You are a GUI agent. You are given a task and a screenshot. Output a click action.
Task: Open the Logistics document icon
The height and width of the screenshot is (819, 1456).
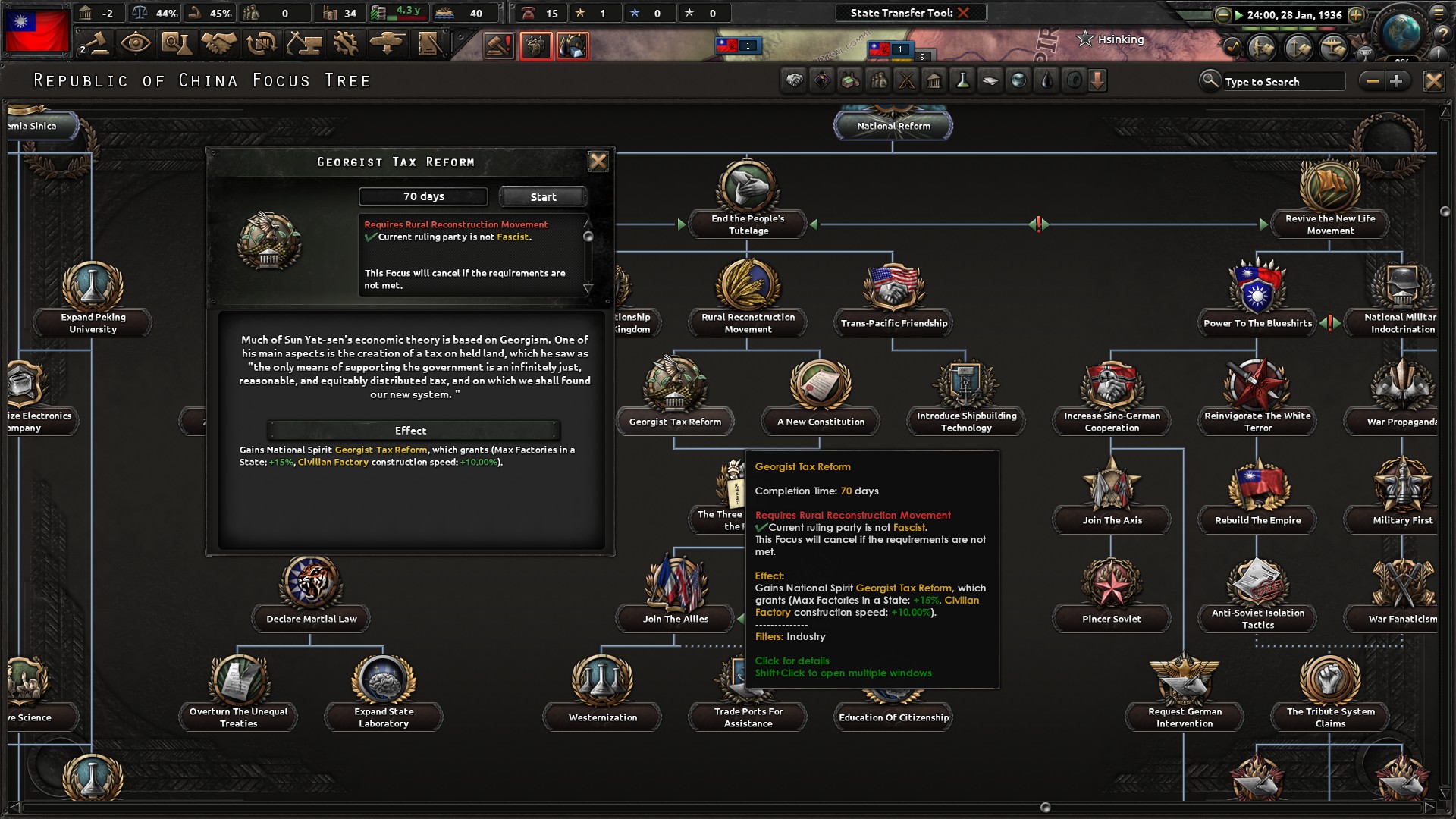[x=430, y=43]
